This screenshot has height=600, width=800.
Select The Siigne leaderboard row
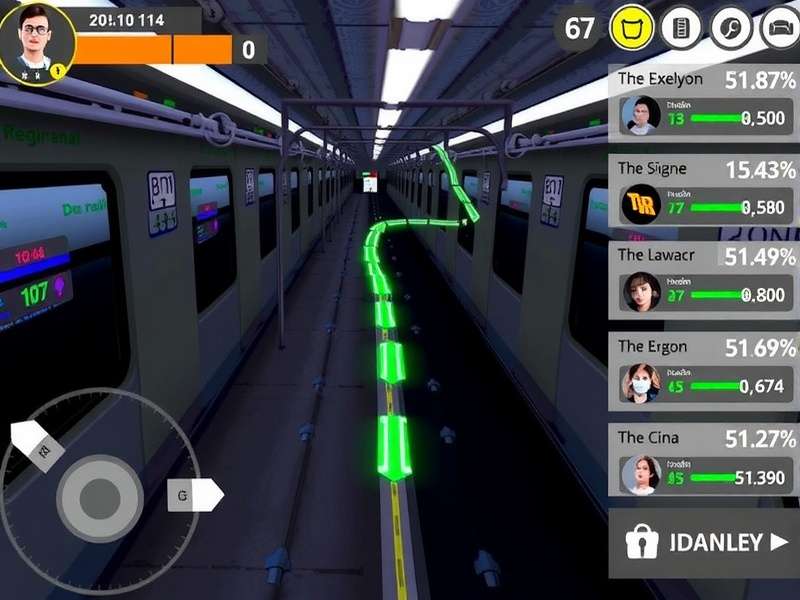point(704,192)
